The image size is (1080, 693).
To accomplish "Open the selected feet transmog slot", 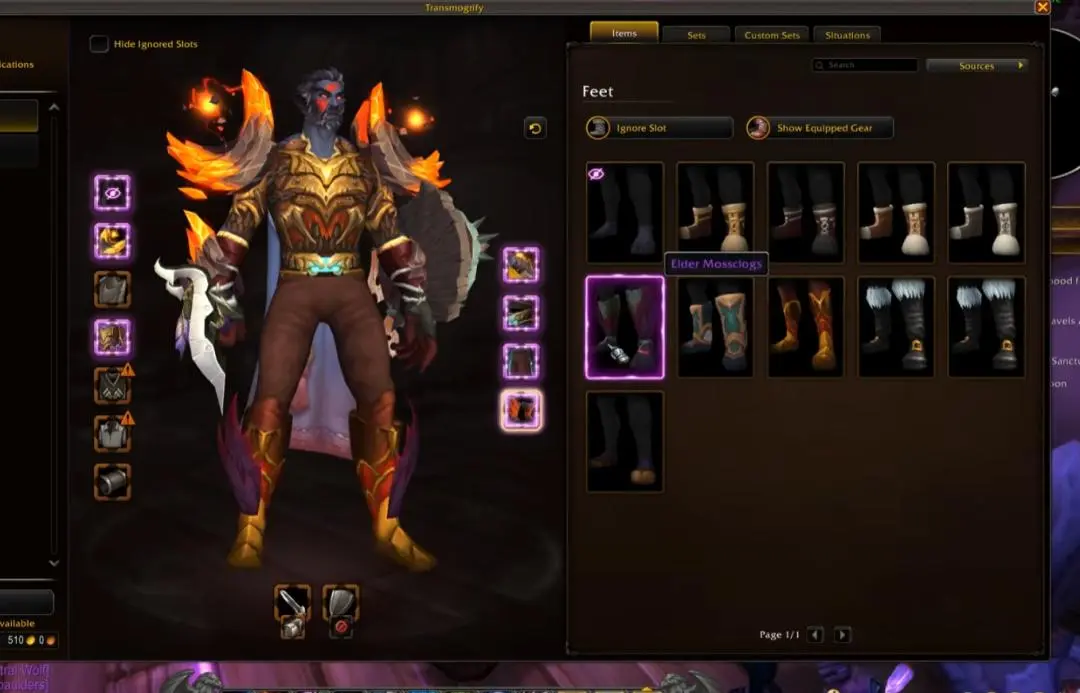I will 521,410.
